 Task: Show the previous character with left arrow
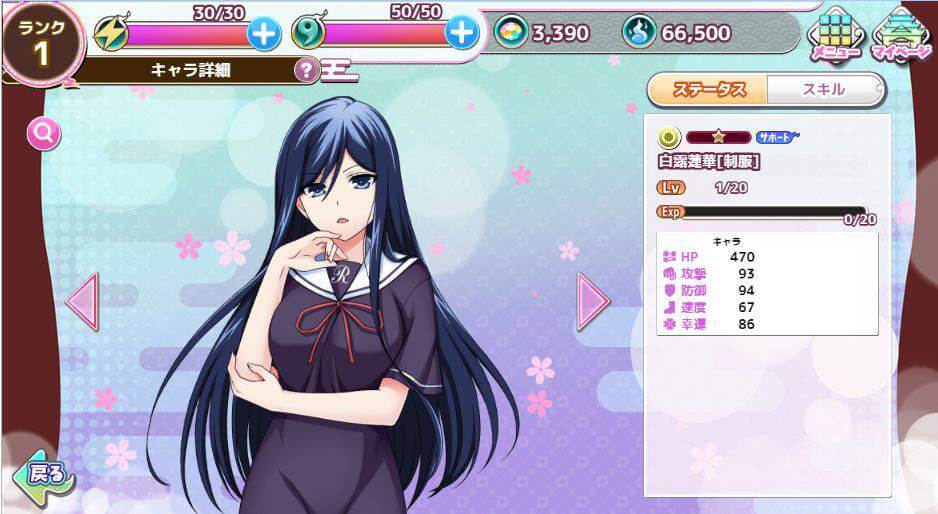tap(82, 299)
